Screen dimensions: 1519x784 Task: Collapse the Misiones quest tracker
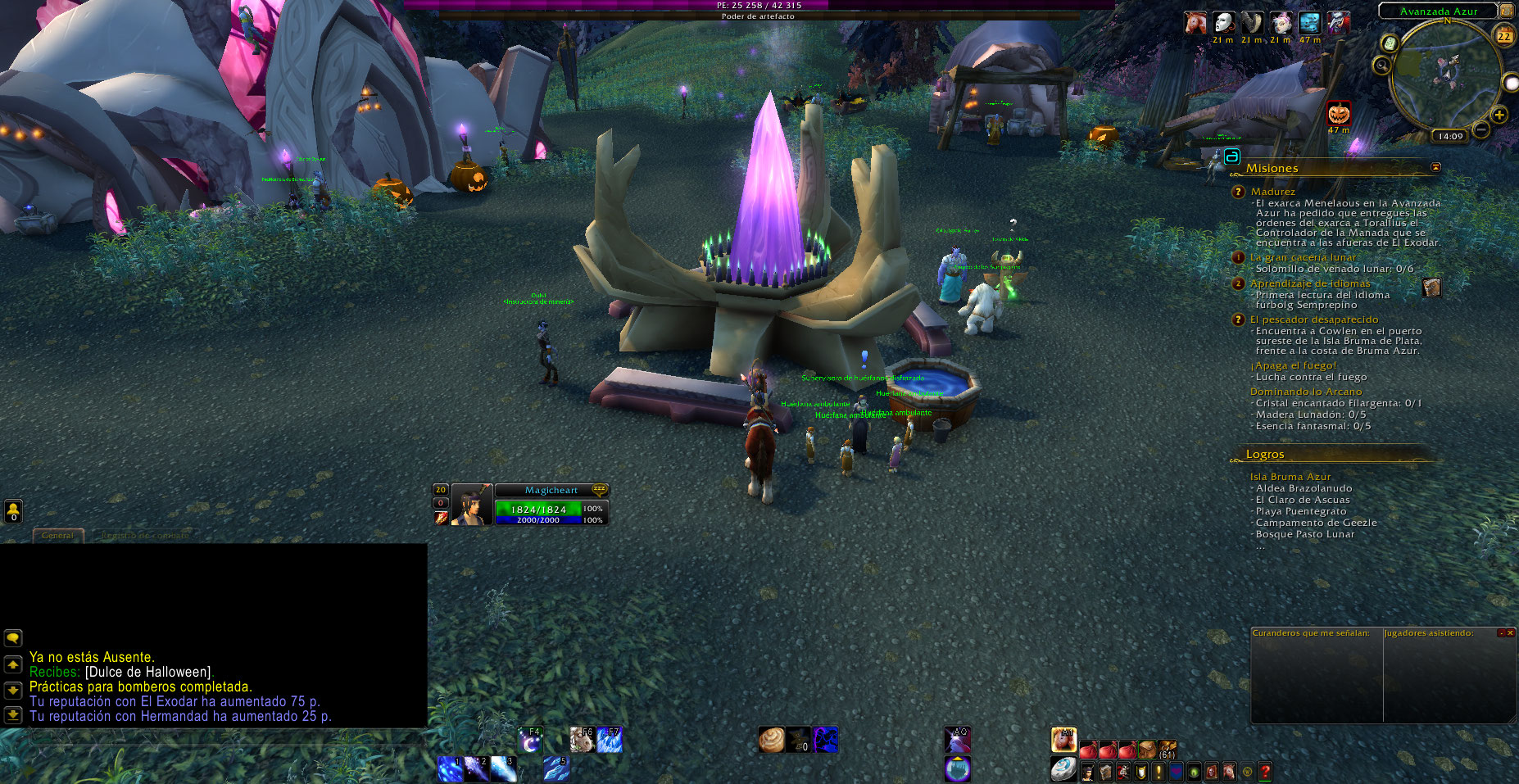[1435, 167]
